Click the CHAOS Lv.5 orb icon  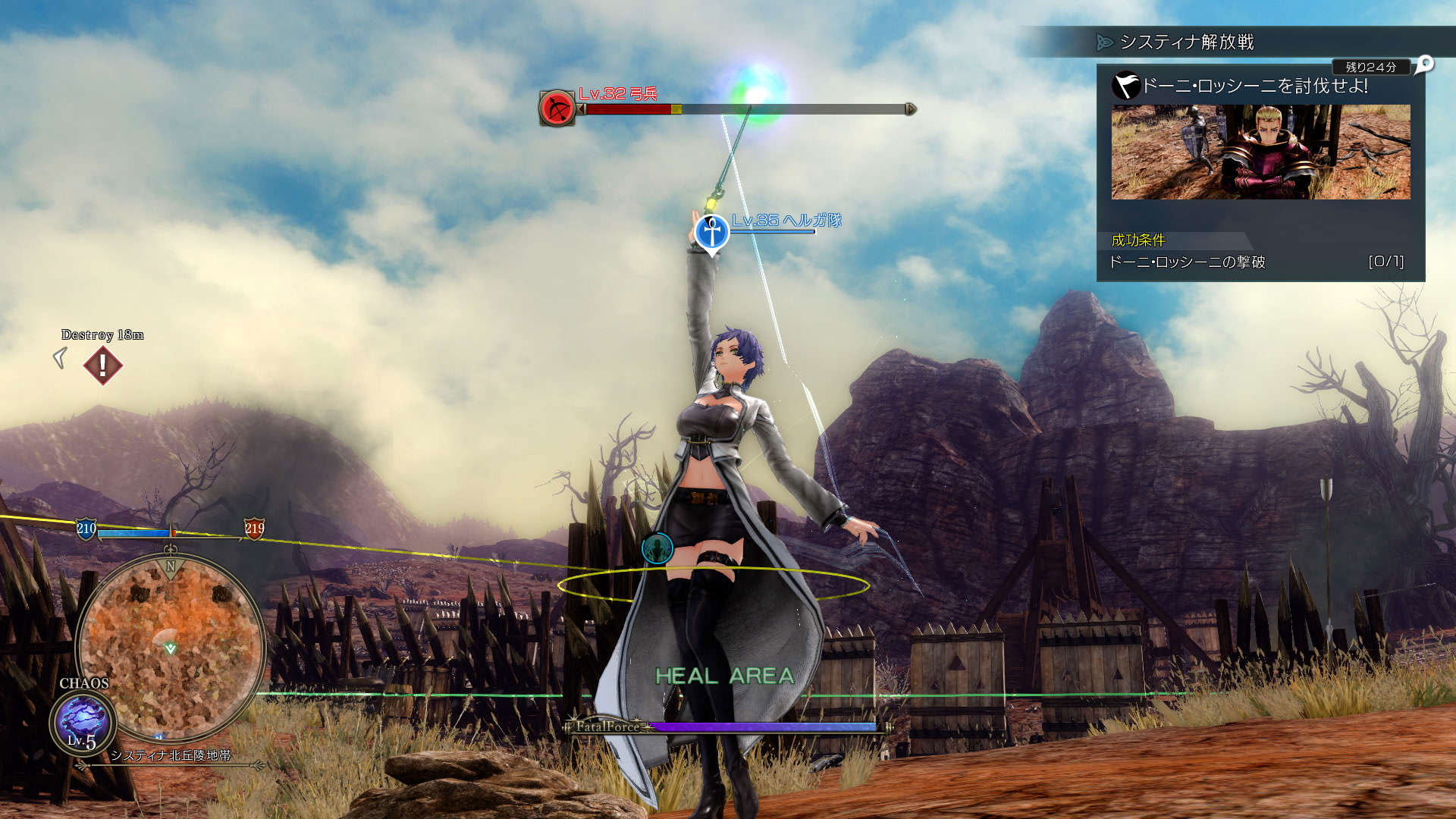coord(83,722)
